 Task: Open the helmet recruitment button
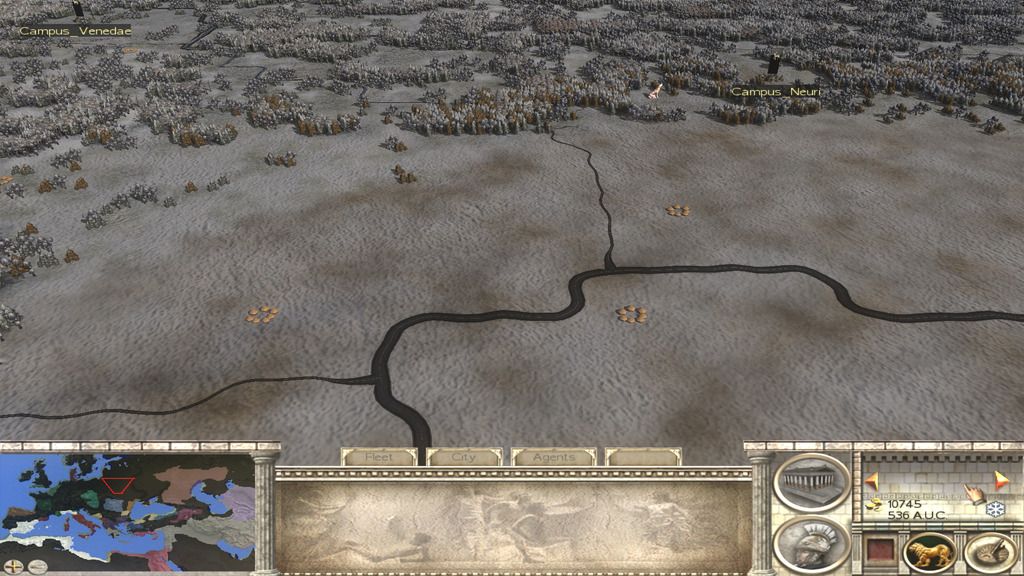(x=811, y=545)
